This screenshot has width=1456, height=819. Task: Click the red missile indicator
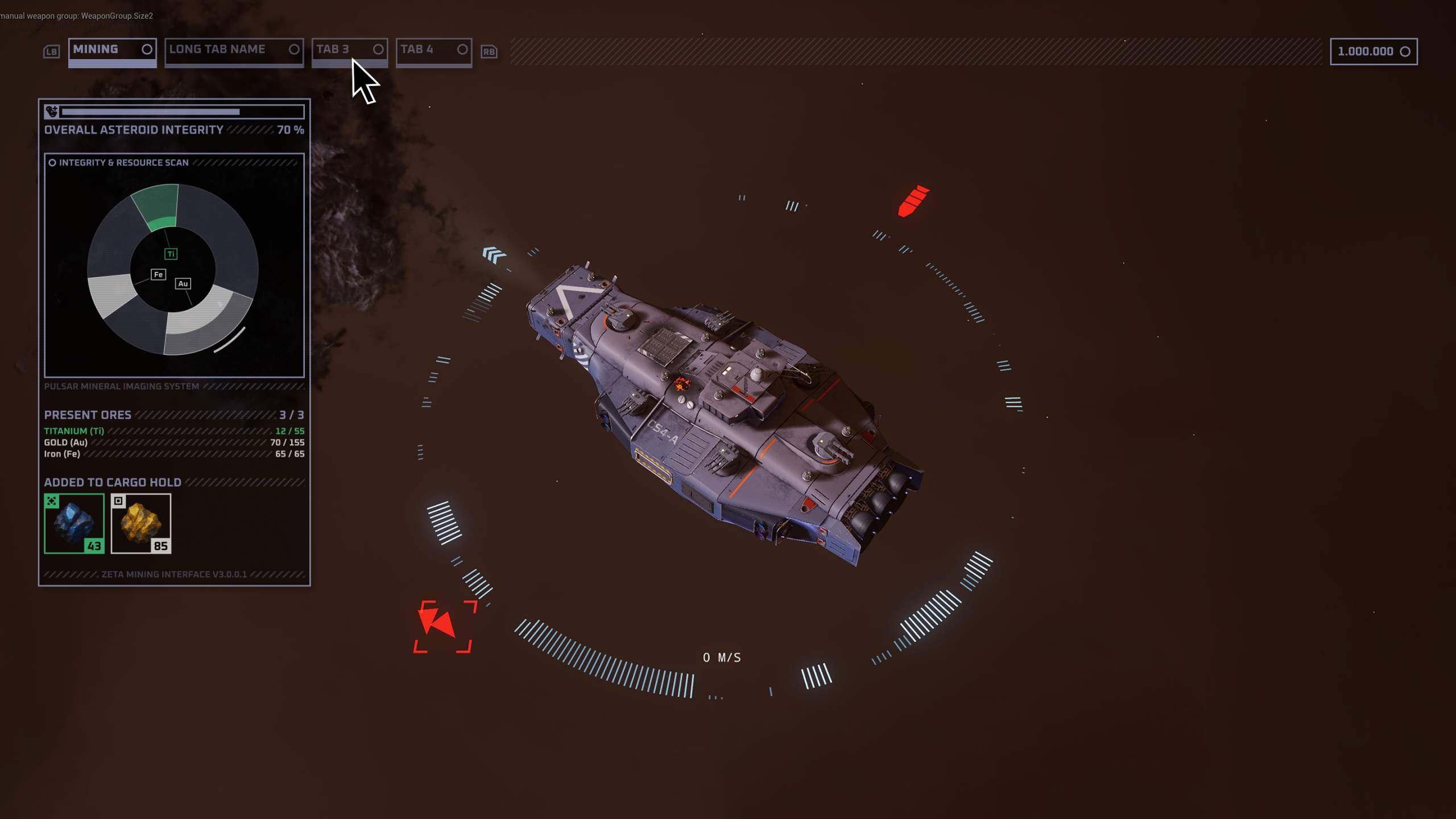click(x=912, y=201)
